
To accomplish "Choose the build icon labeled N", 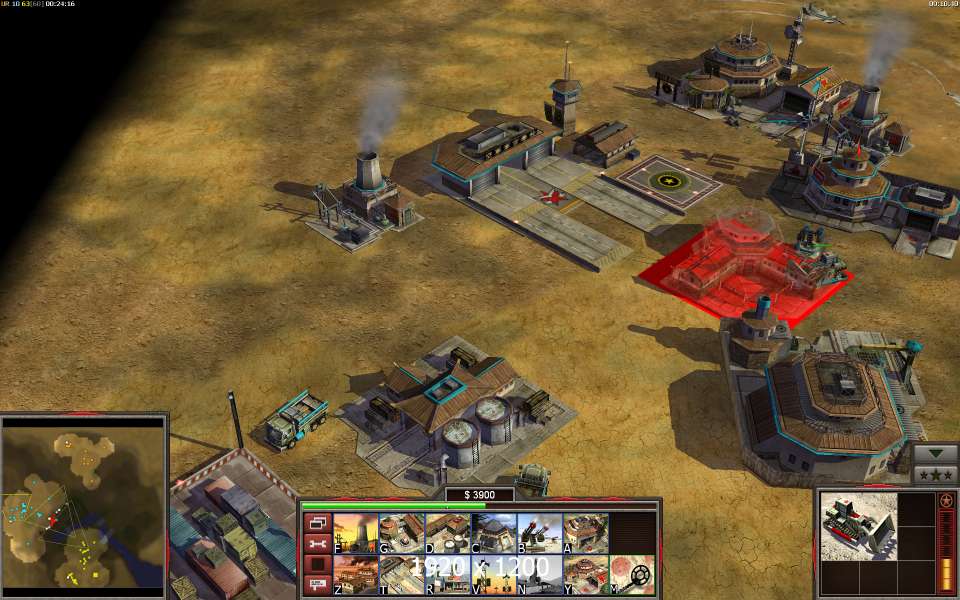I will click(x=539, y=575).
